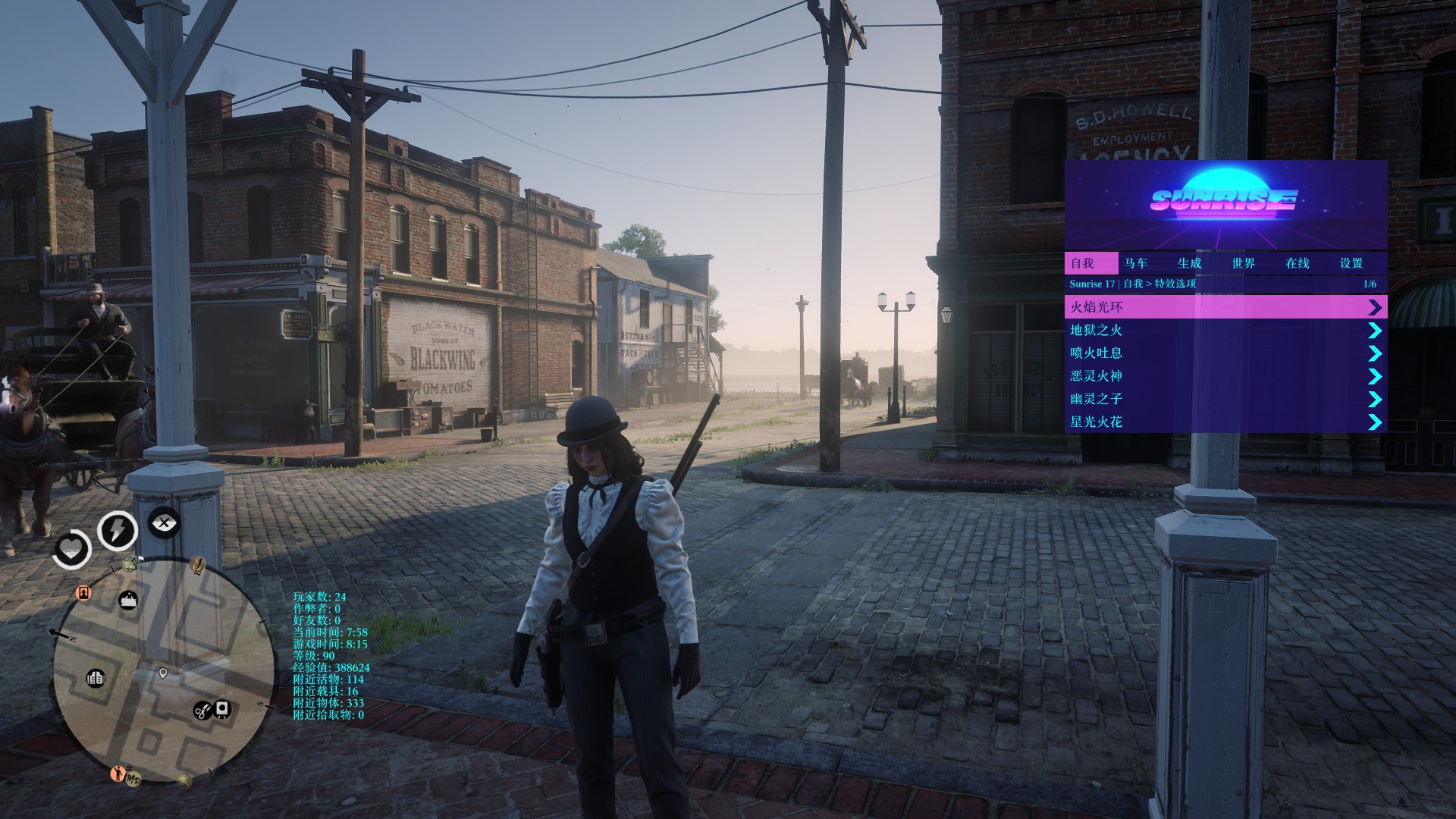Viewport: 1456px width, 819px height.
Task: Switch to the 马车 tab
Action: point(1136,263)
